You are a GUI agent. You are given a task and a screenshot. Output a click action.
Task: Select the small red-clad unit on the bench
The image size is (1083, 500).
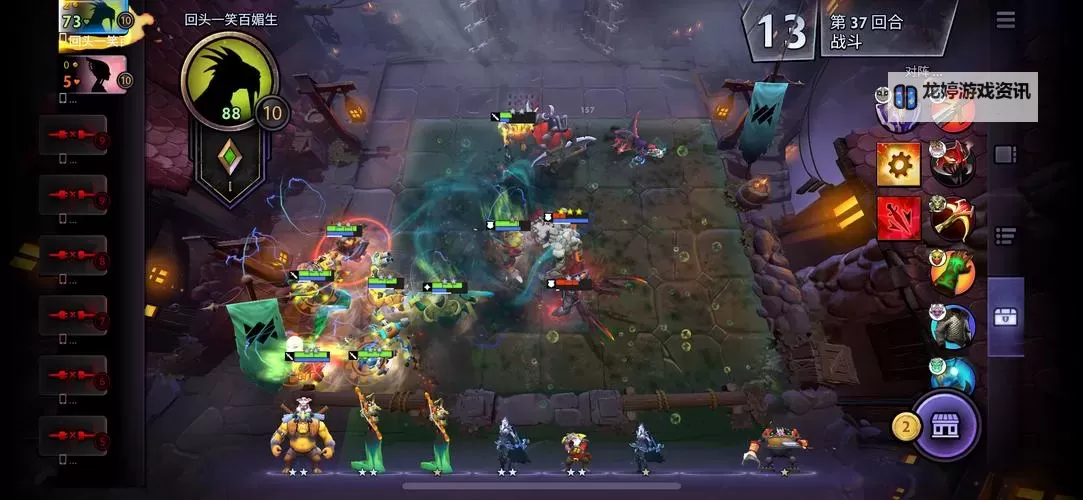pyautogui.click(x=574, y=448)
